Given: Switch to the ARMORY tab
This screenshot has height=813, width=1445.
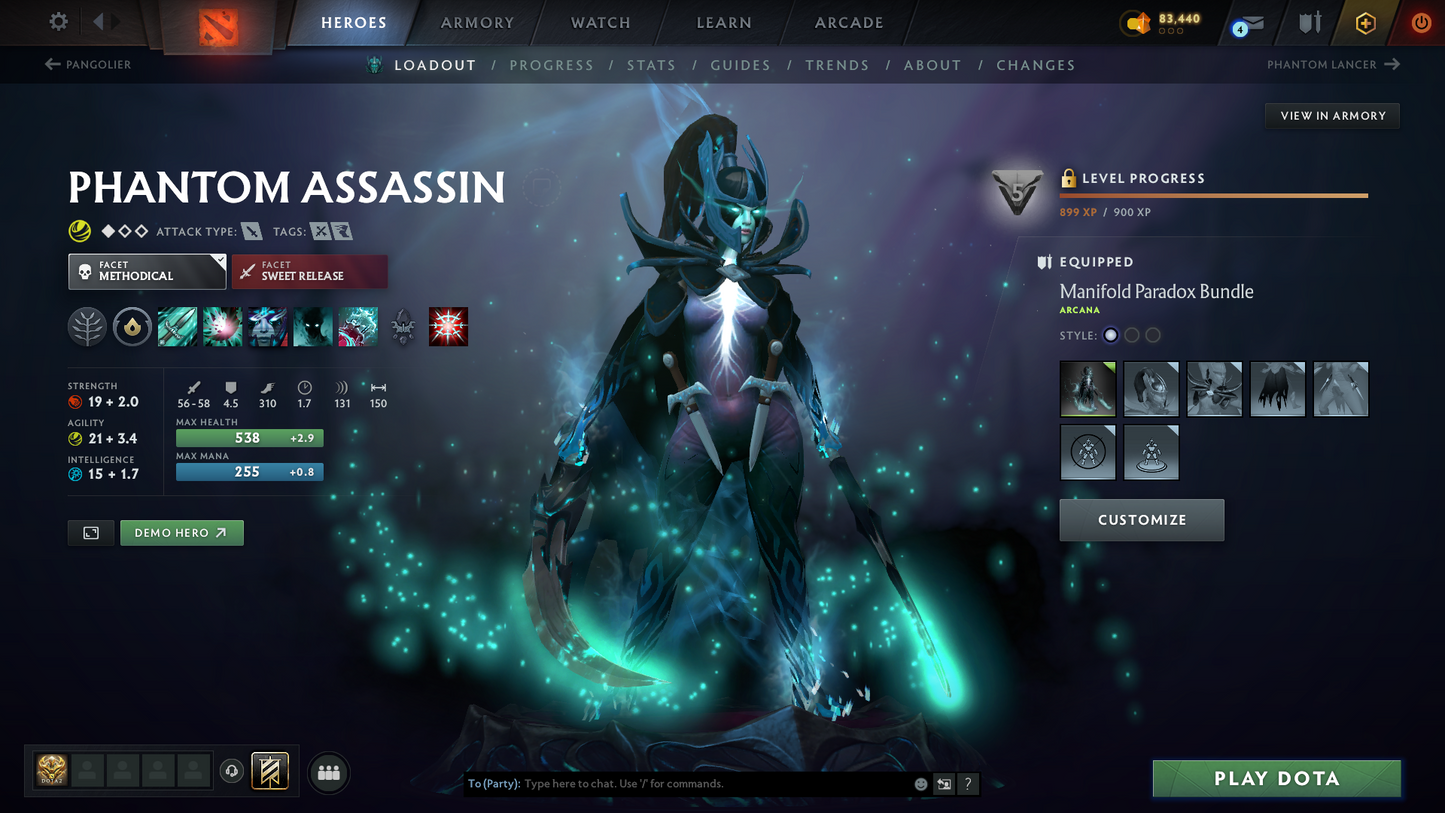Looking at the screenshot, I should coord(477,22).
